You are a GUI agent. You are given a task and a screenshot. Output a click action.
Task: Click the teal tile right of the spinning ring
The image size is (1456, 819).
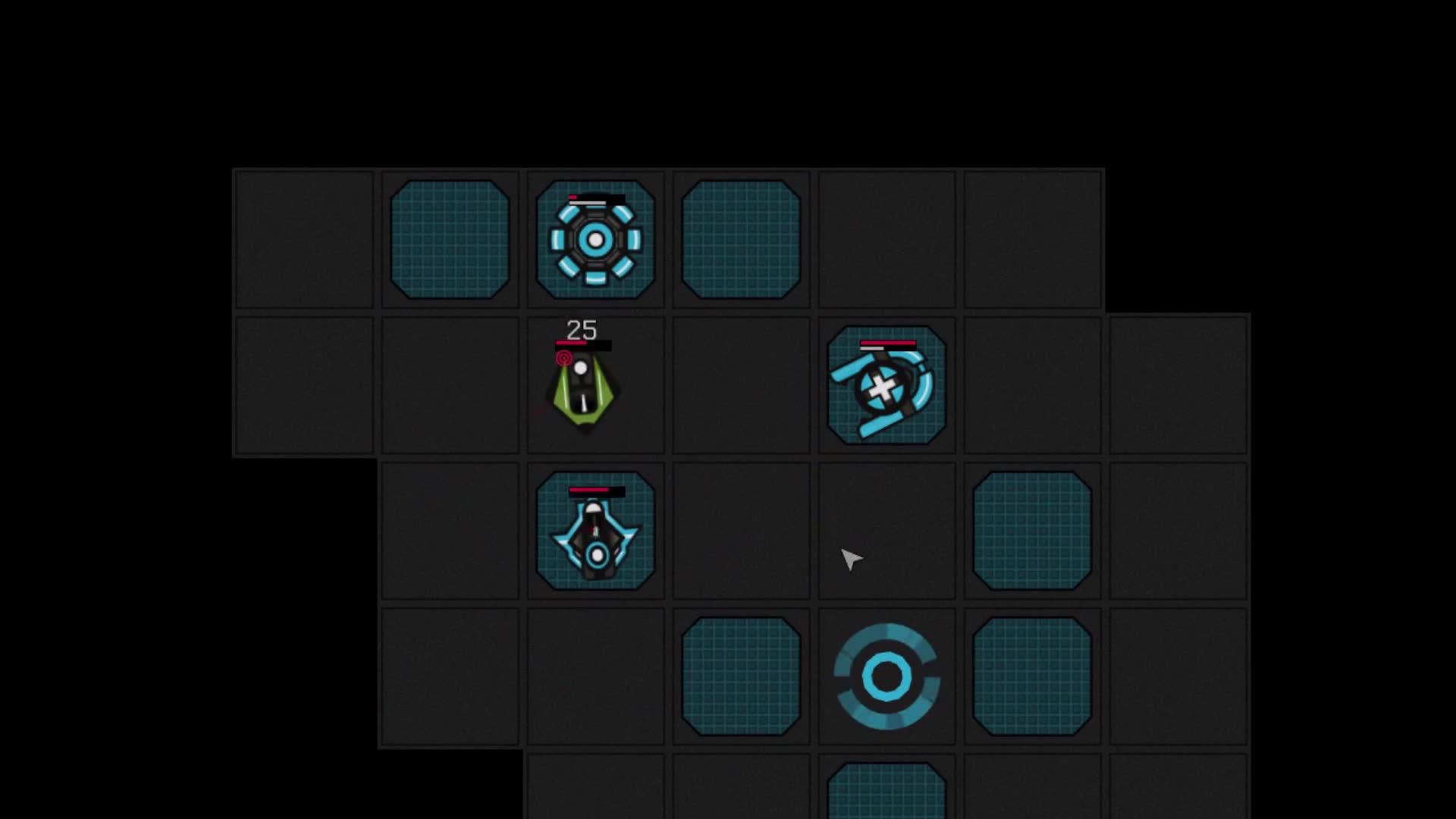pyautogui.click(x=1033, y=675)
